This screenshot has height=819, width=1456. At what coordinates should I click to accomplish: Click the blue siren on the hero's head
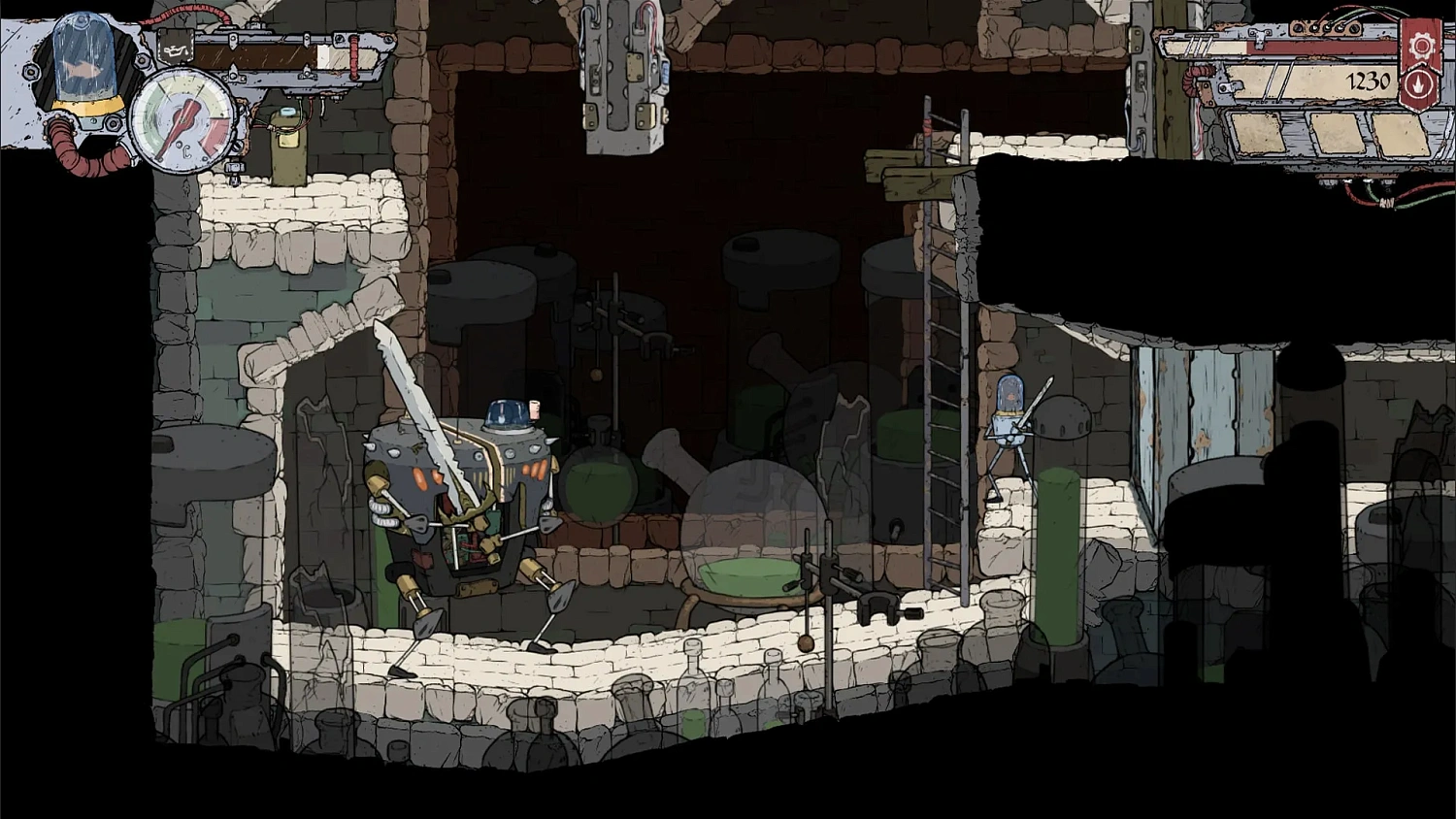(x=505, y=411)
